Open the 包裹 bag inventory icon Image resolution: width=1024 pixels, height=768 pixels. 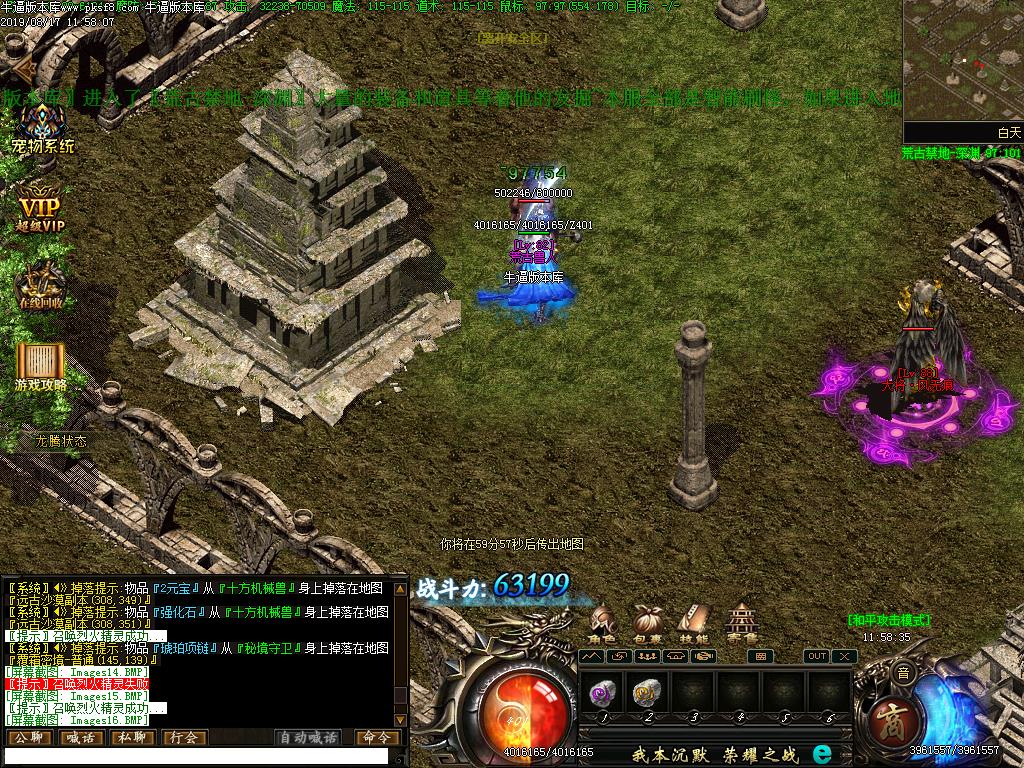[648, 622]
